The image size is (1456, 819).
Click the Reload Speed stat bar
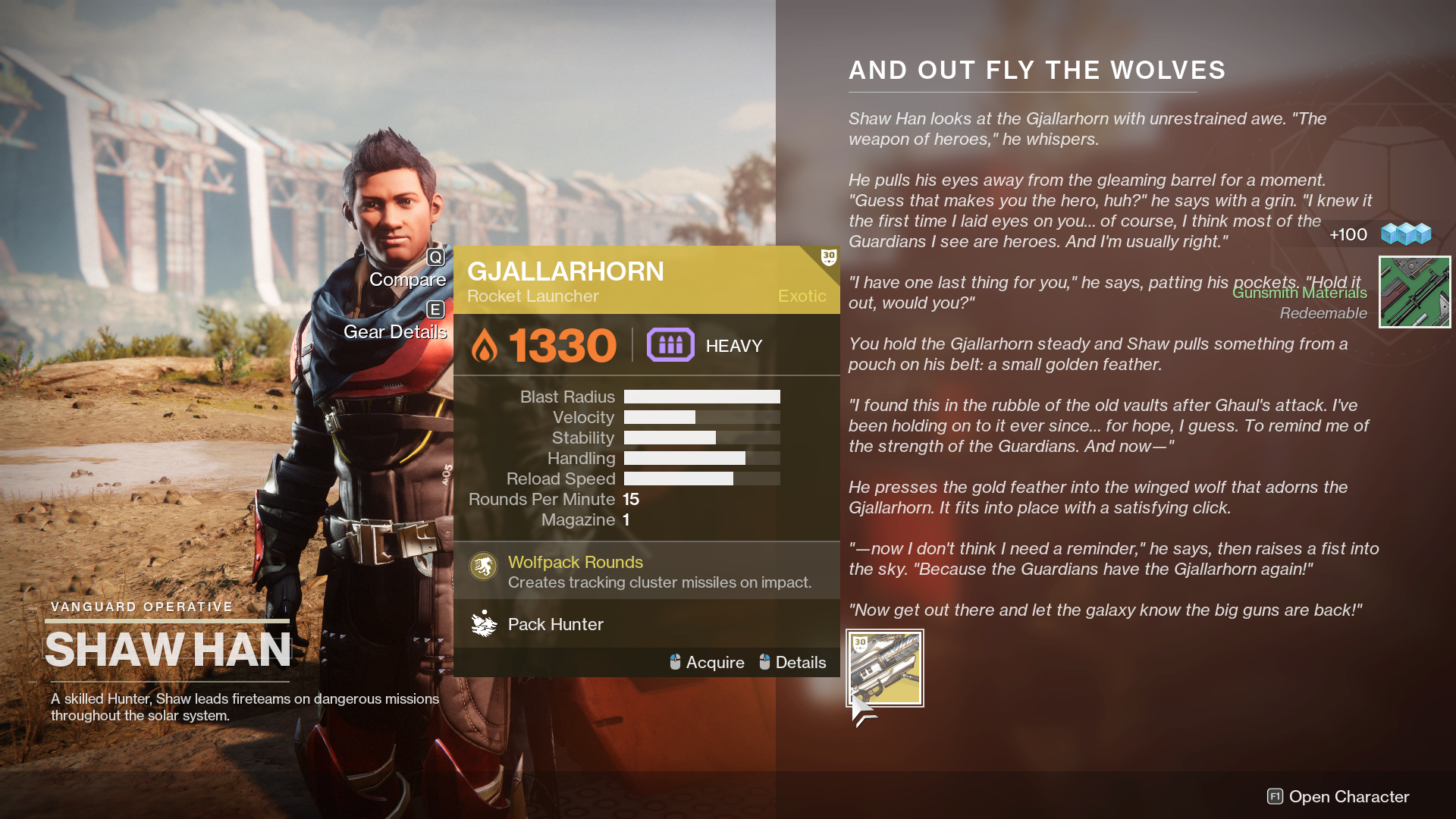[x=701, y=479]
